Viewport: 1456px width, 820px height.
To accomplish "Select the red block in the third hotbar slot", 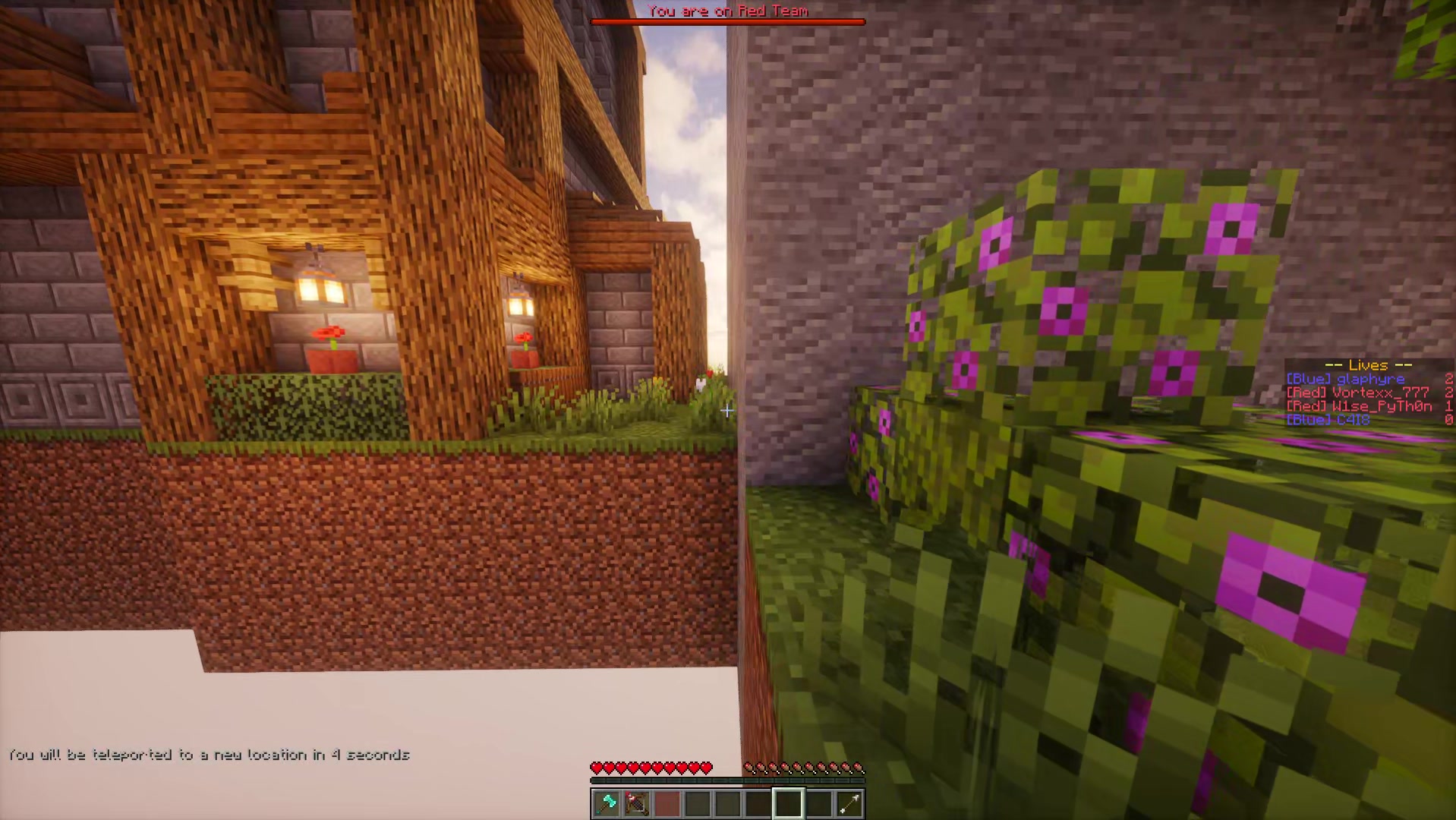I will 667,803.
